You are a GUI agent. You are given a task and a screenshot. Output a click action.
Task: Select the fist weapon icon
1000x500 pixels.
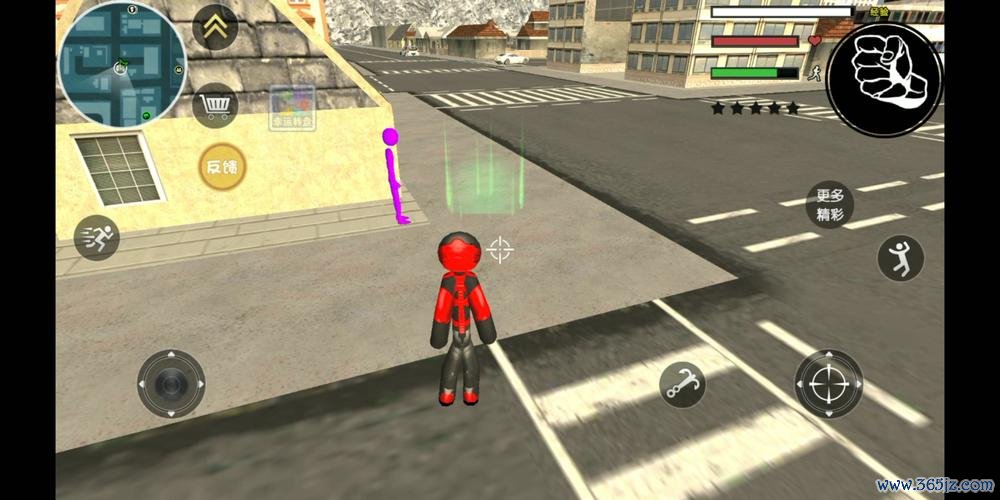884,79
